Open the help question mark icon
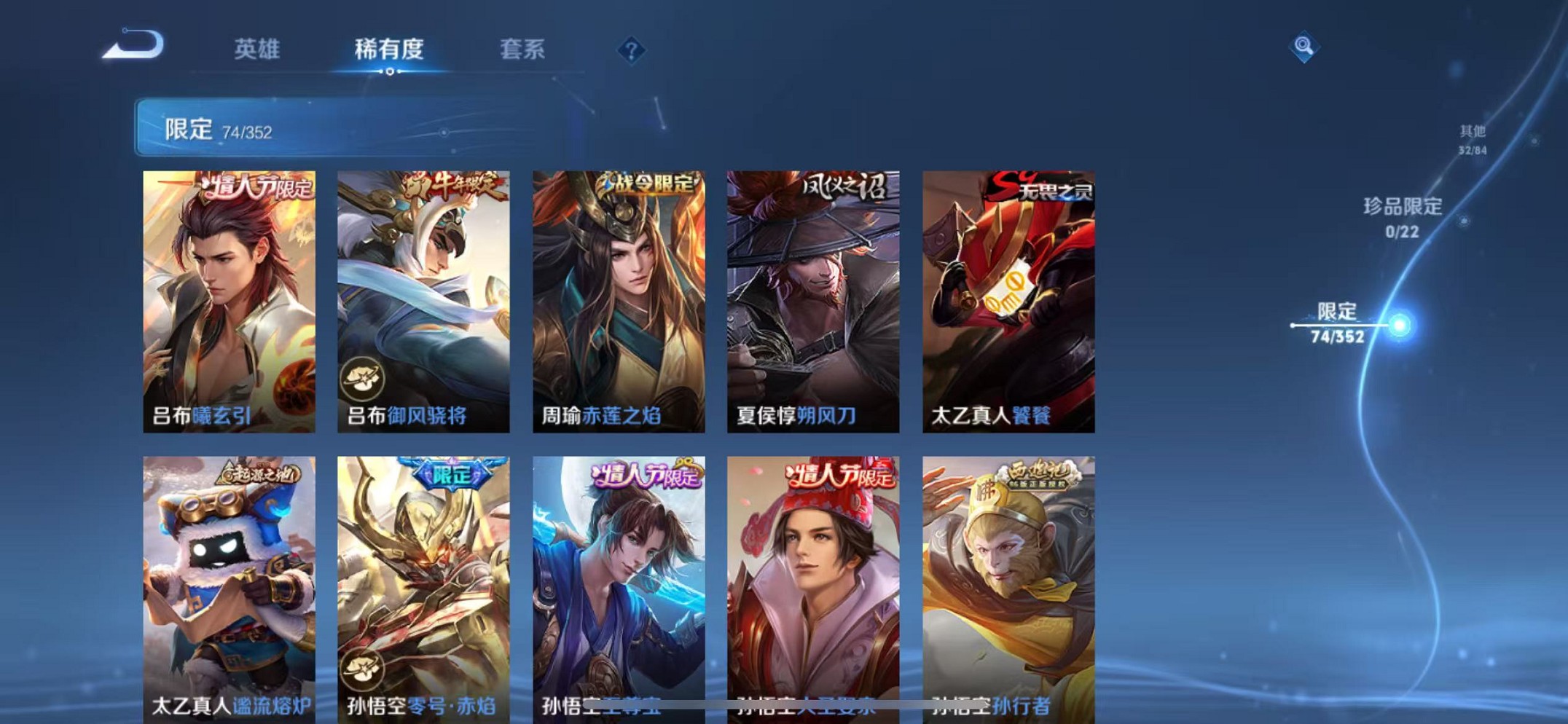1568x724 pixels. click(631, 50)
